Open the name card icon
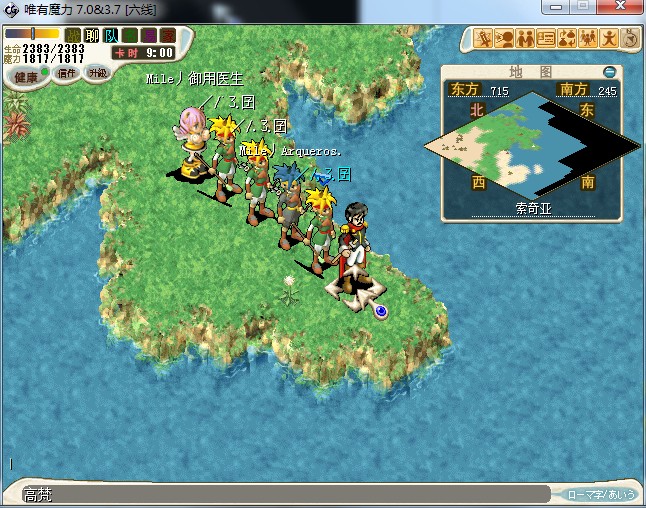Viewport: 646px width, 508px height. point(546,39)
